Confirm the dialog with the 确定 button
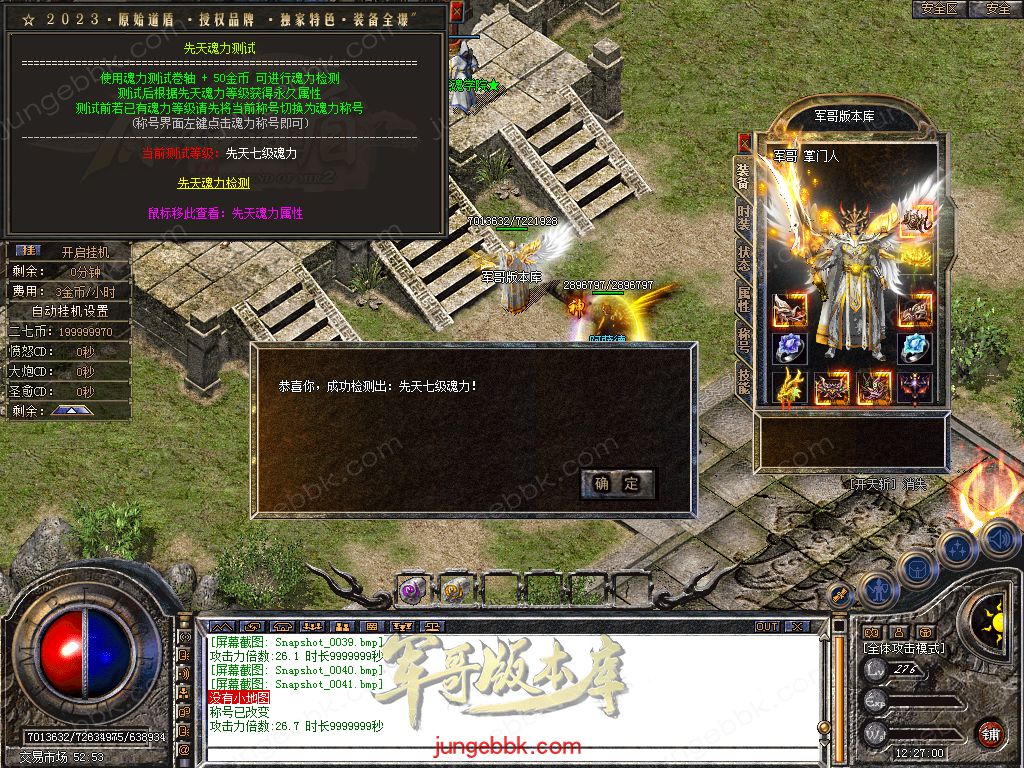This screenshot has height=768, width=1024. tap(617, 484)
